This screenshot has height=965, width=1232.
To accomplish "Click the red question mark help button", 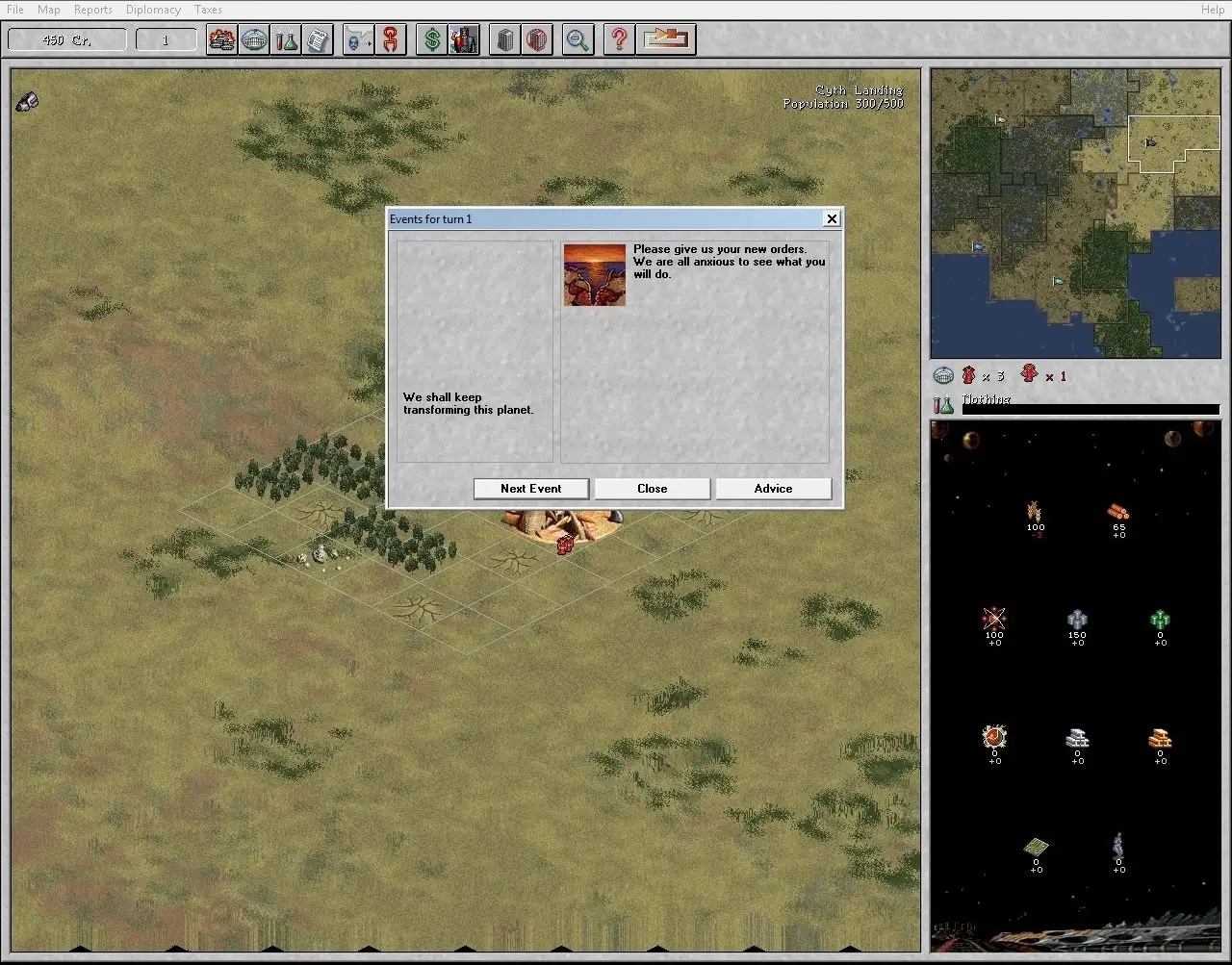I will coord(619,40).
